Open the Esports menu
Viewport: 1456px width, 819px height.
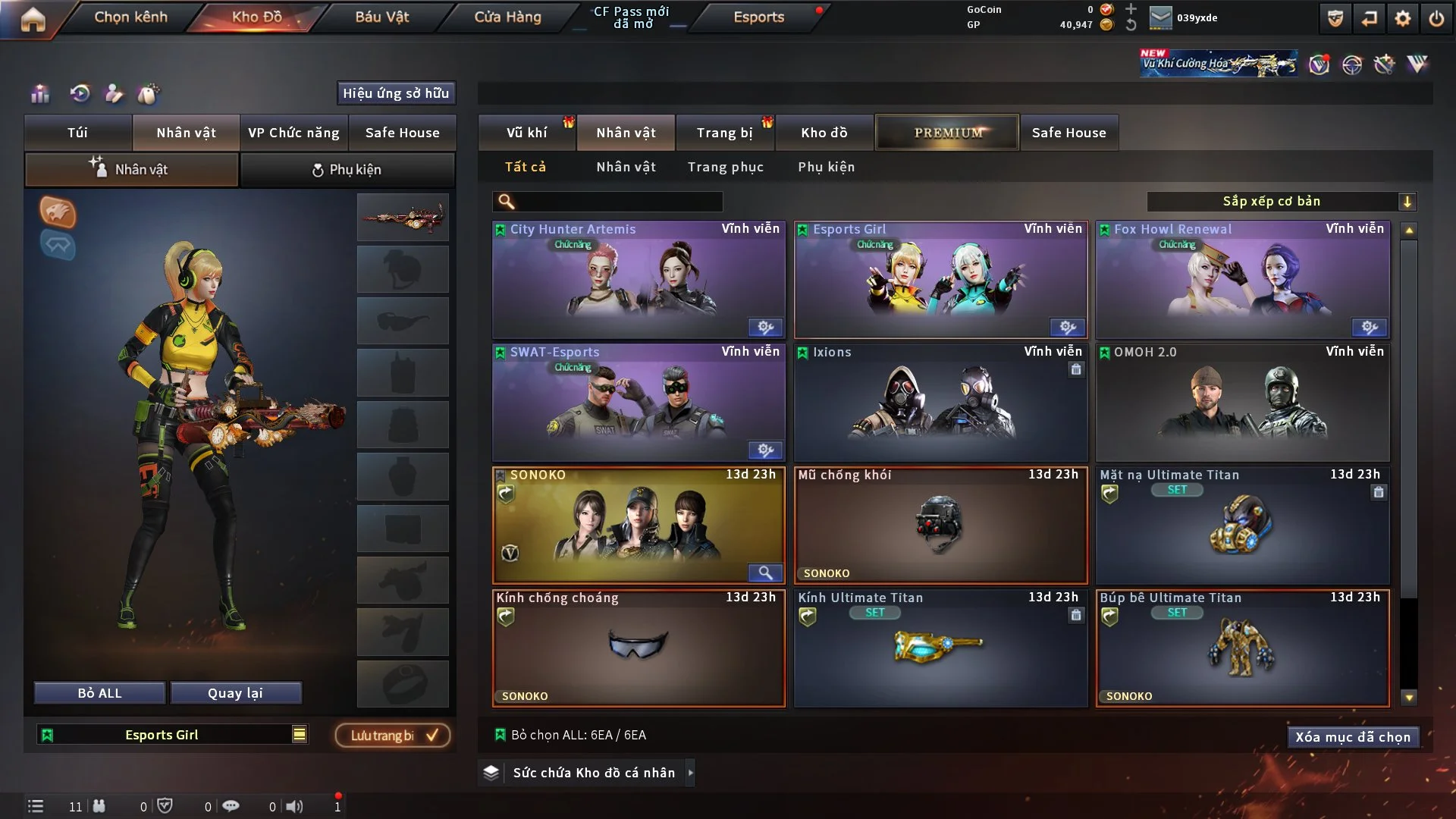coord(758,17)
